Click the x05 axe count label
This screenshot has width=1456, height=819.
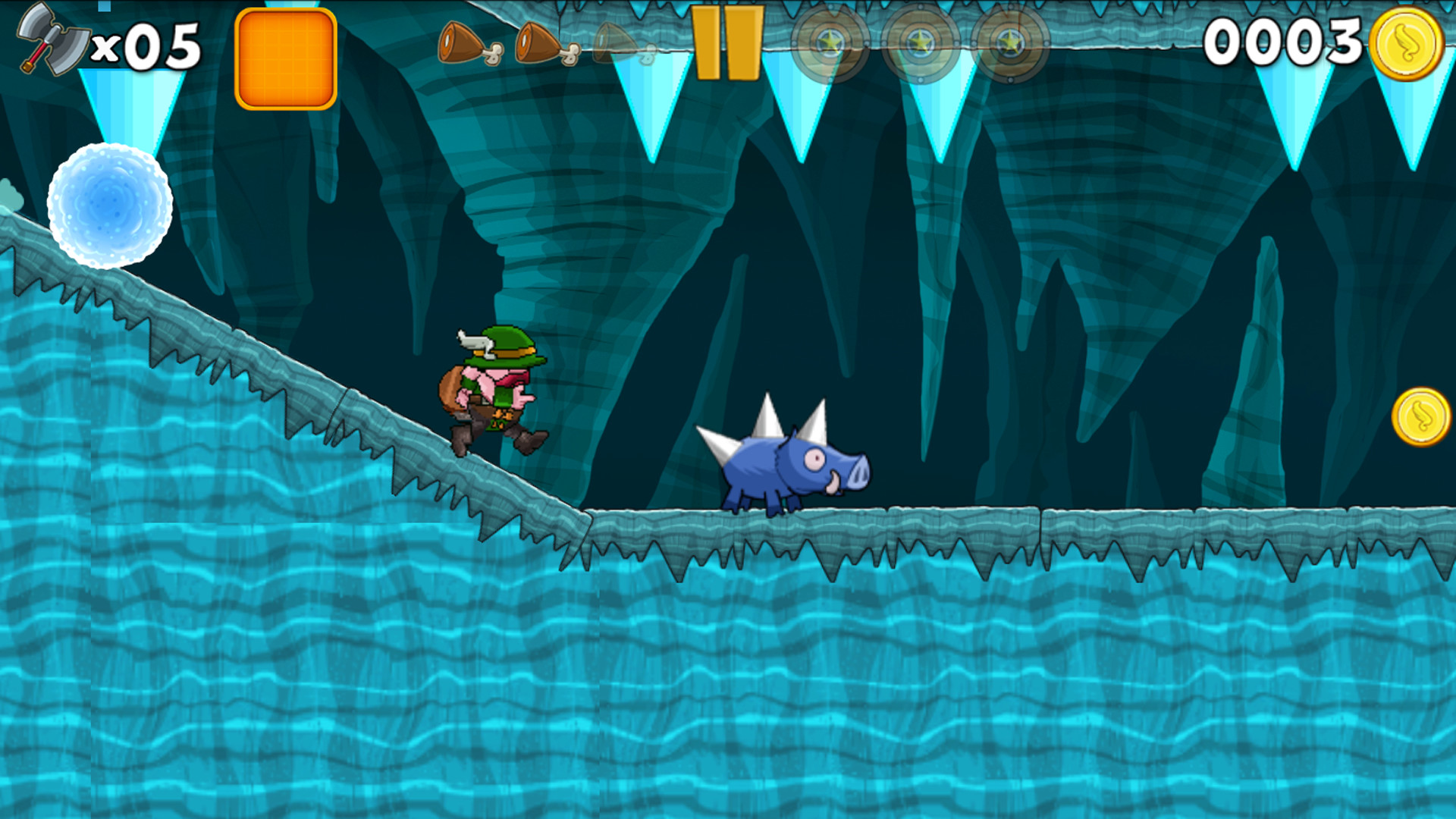[144, 45]
